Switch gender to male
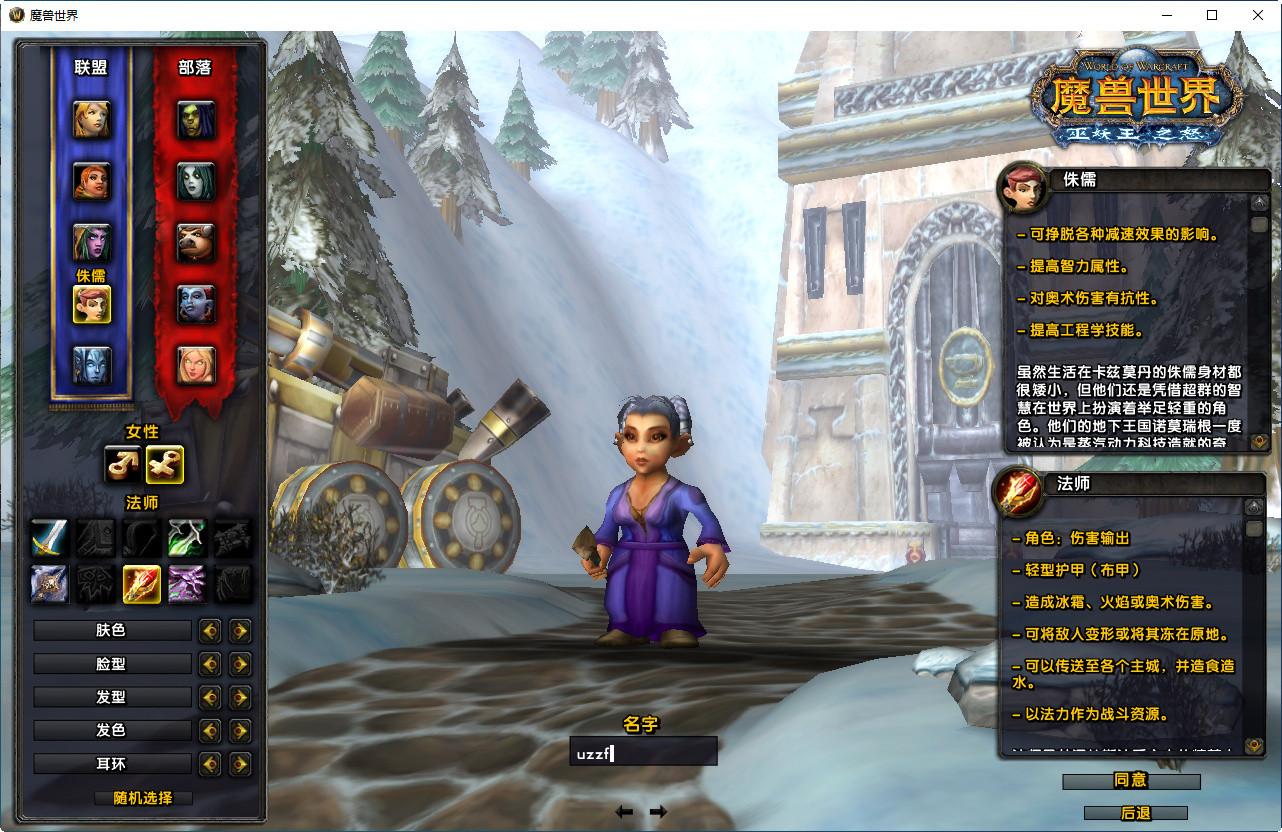Image resolution: width=1282 pixels, height=832 pixels. coord(123,464)
